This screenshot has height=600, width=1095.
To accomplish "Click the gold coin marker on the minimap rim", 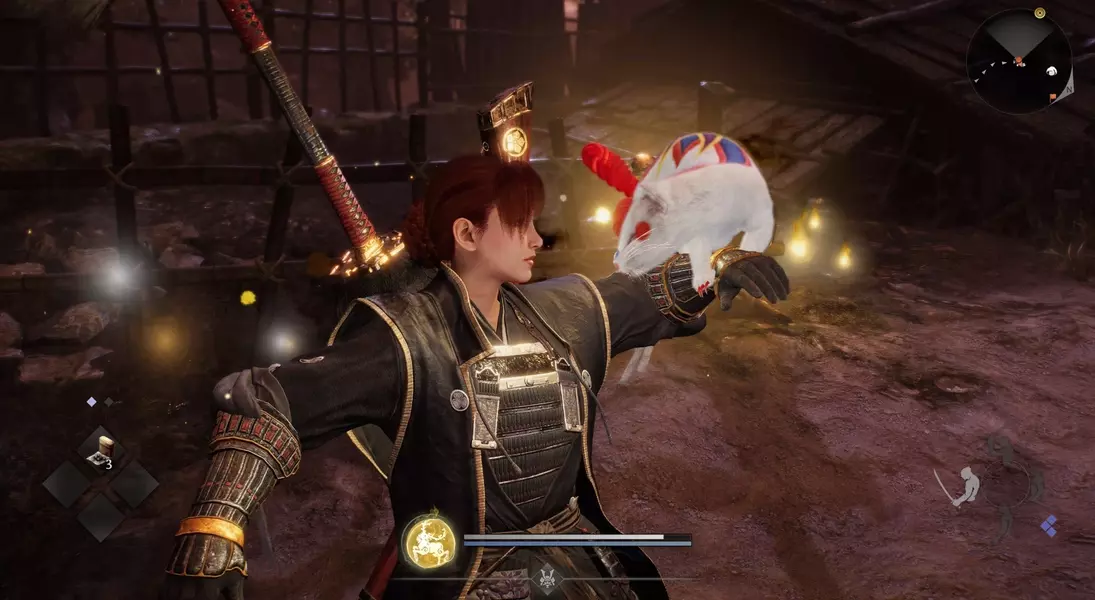I will pos(1039,13).
